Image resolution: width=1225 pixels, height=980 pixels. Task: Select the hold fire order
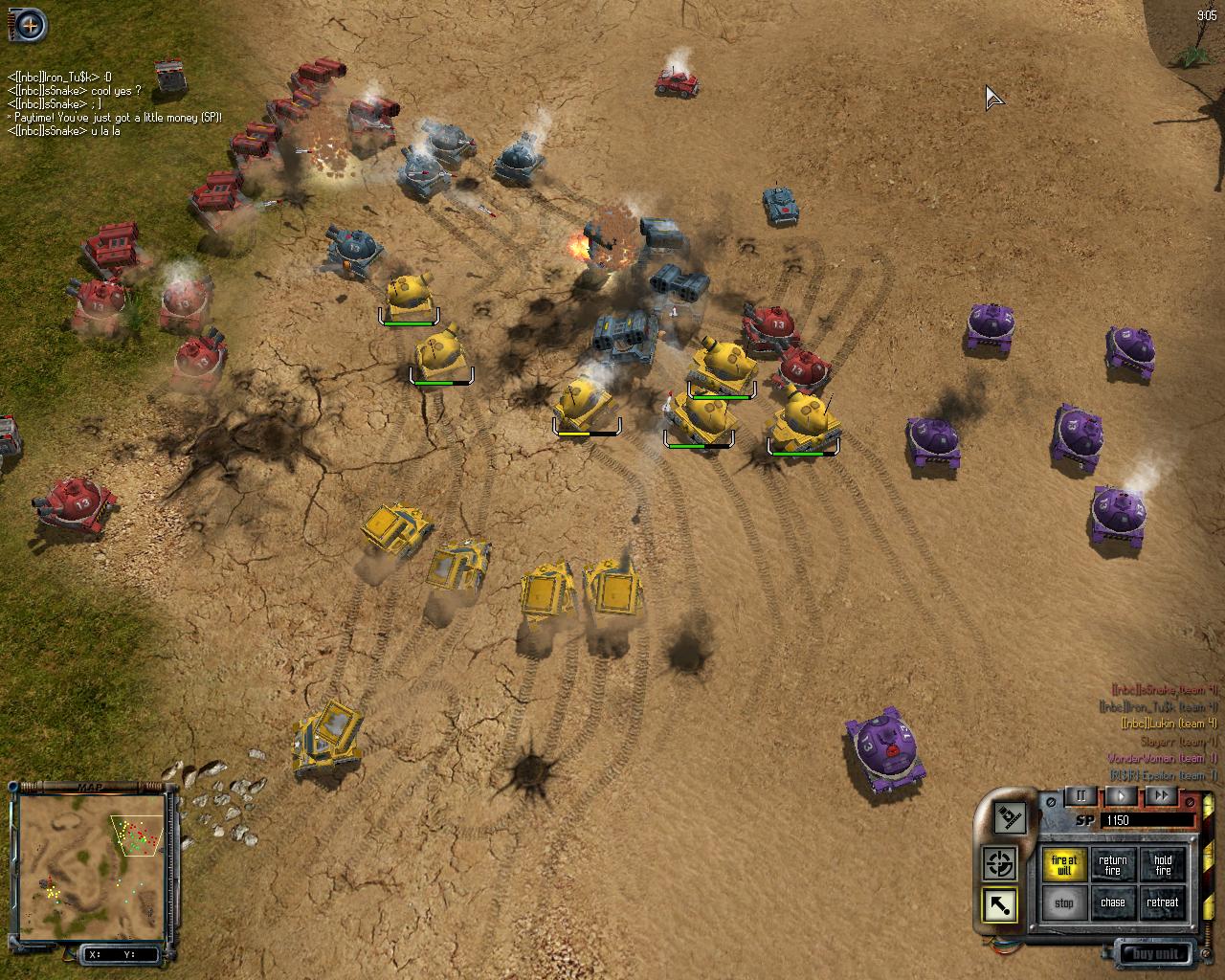1162,865
